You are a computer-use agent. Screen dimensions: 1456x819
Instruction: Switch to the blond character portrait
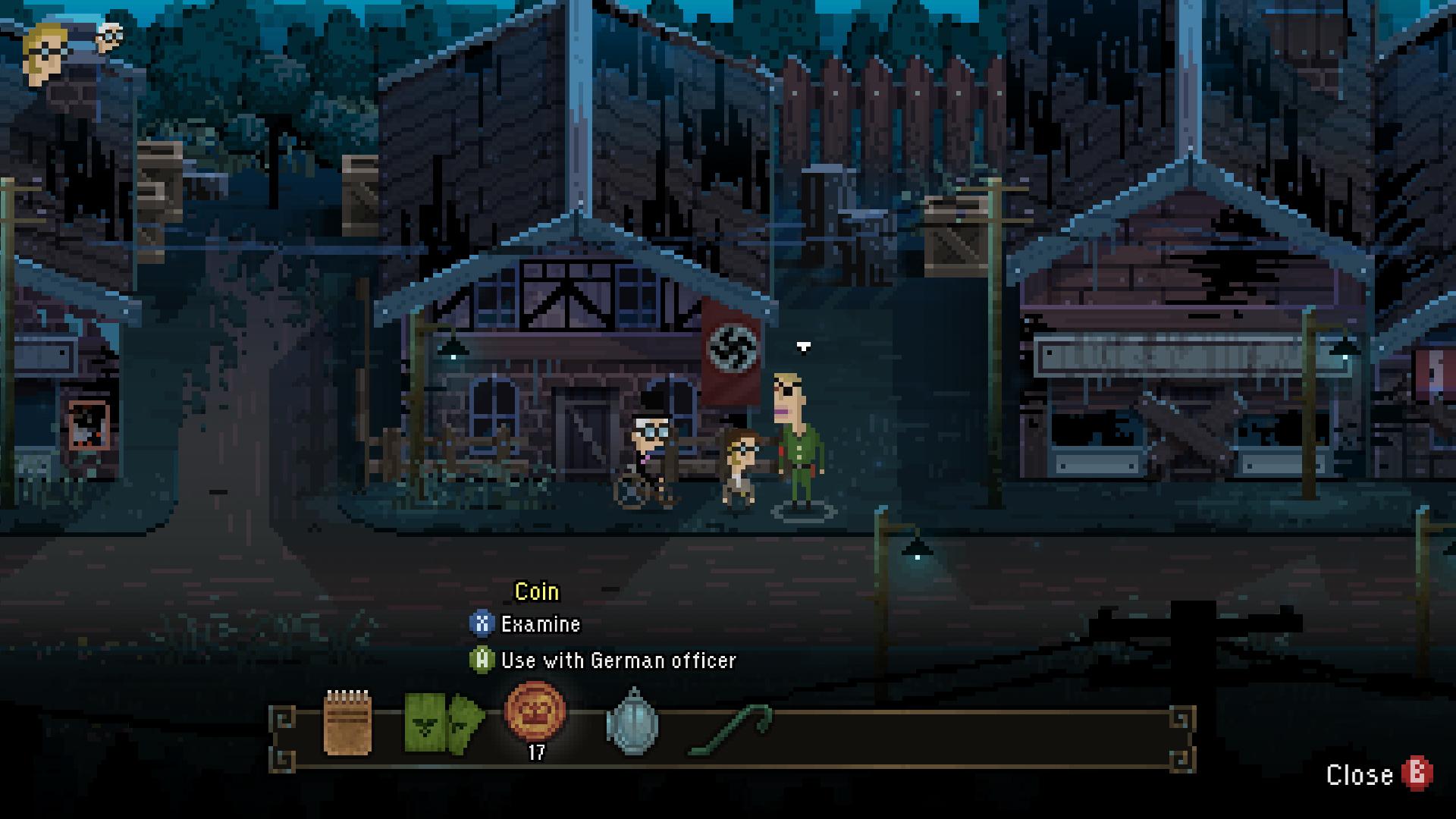[x=47, y=53]
